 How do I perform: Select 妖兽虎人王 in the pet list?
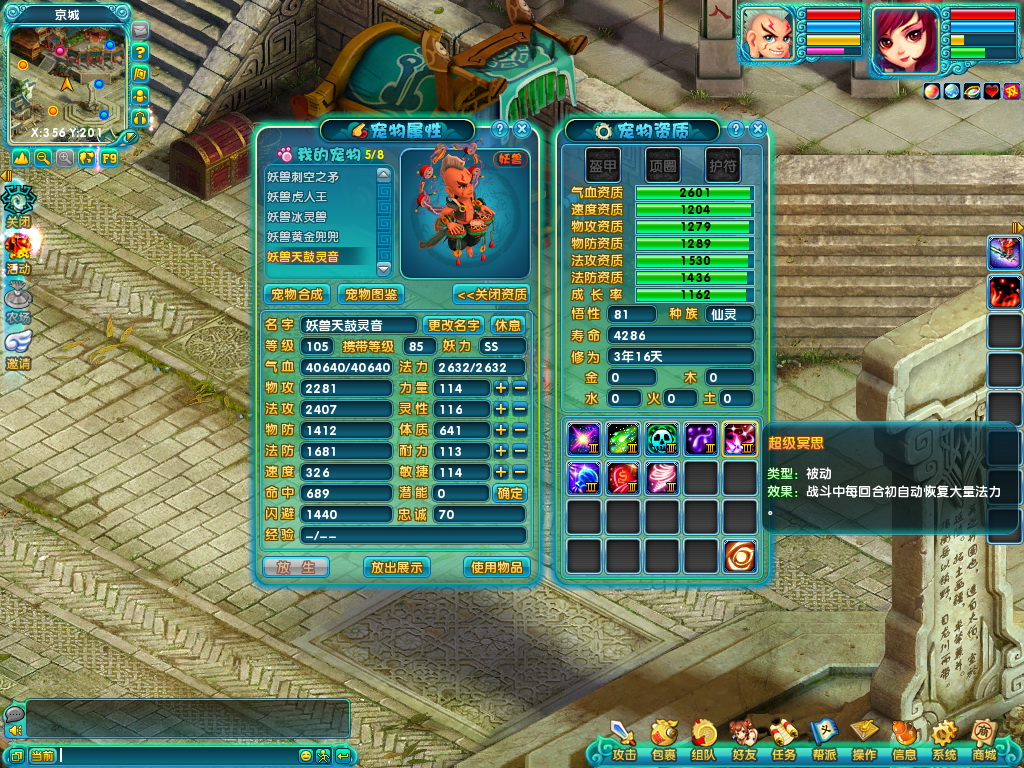(x=320, y=196)
